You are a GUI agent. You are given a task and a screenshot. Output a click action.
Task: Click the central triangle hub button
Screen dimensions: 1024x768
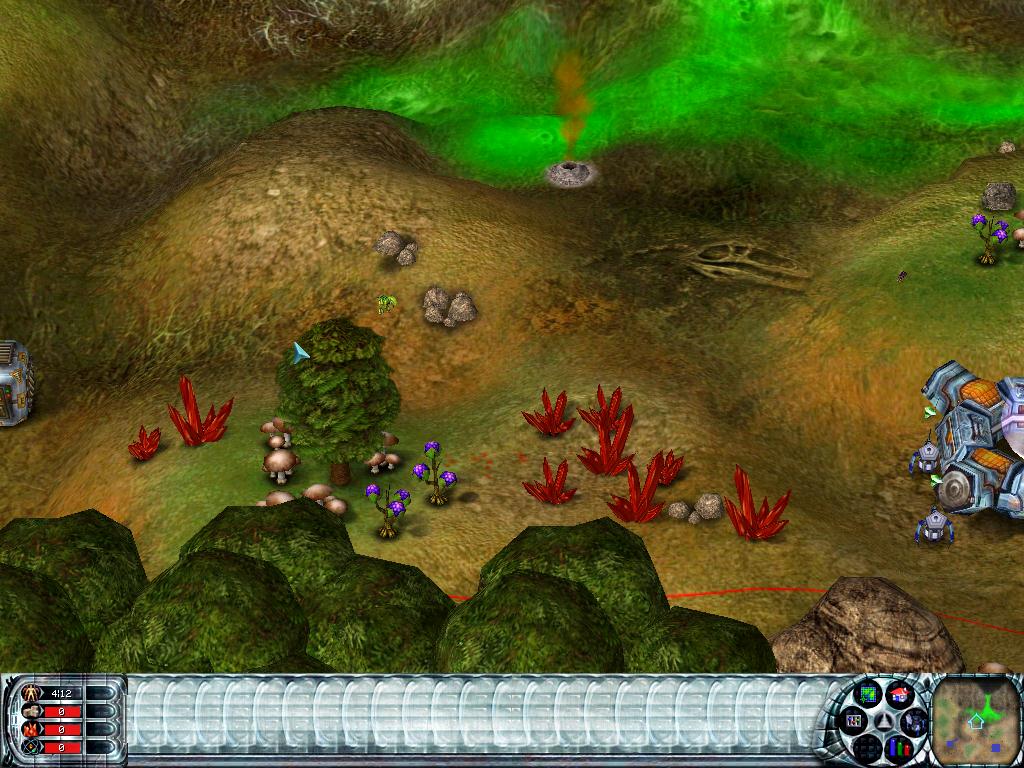[883, 720]
